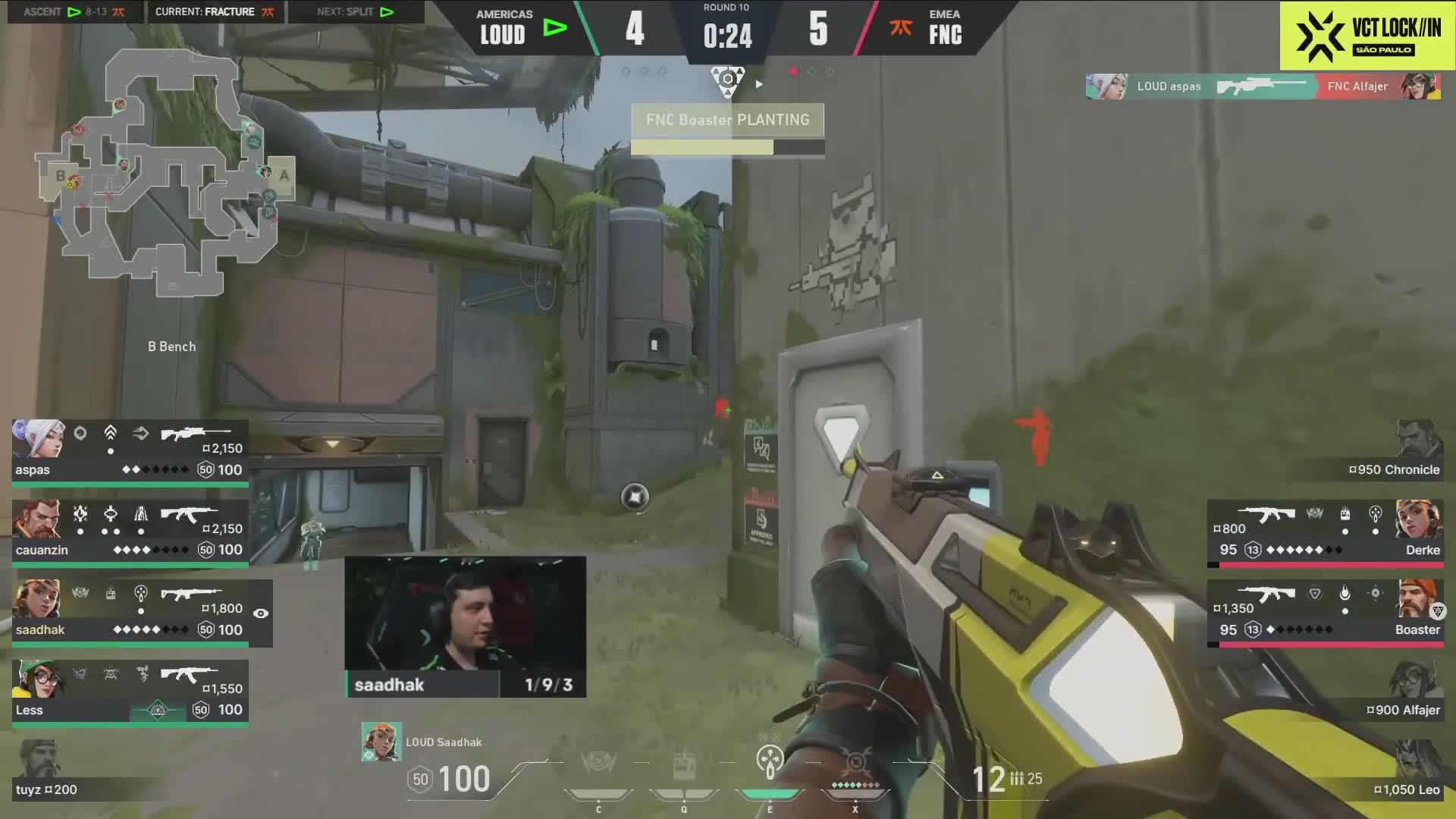Click the spike objective icon below the timer
1456x819 pixels.
coord(727,80)
